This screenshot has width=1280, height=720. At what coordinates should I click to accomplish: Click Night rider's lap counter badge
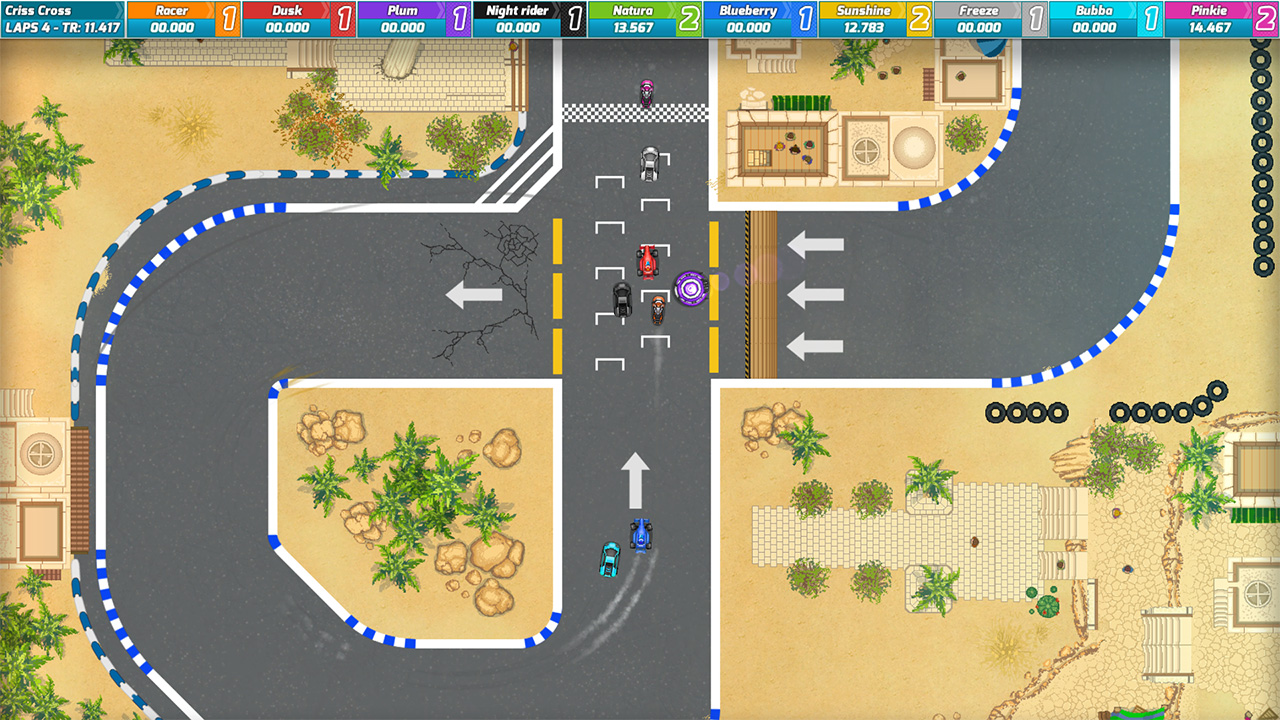point(574,14)
